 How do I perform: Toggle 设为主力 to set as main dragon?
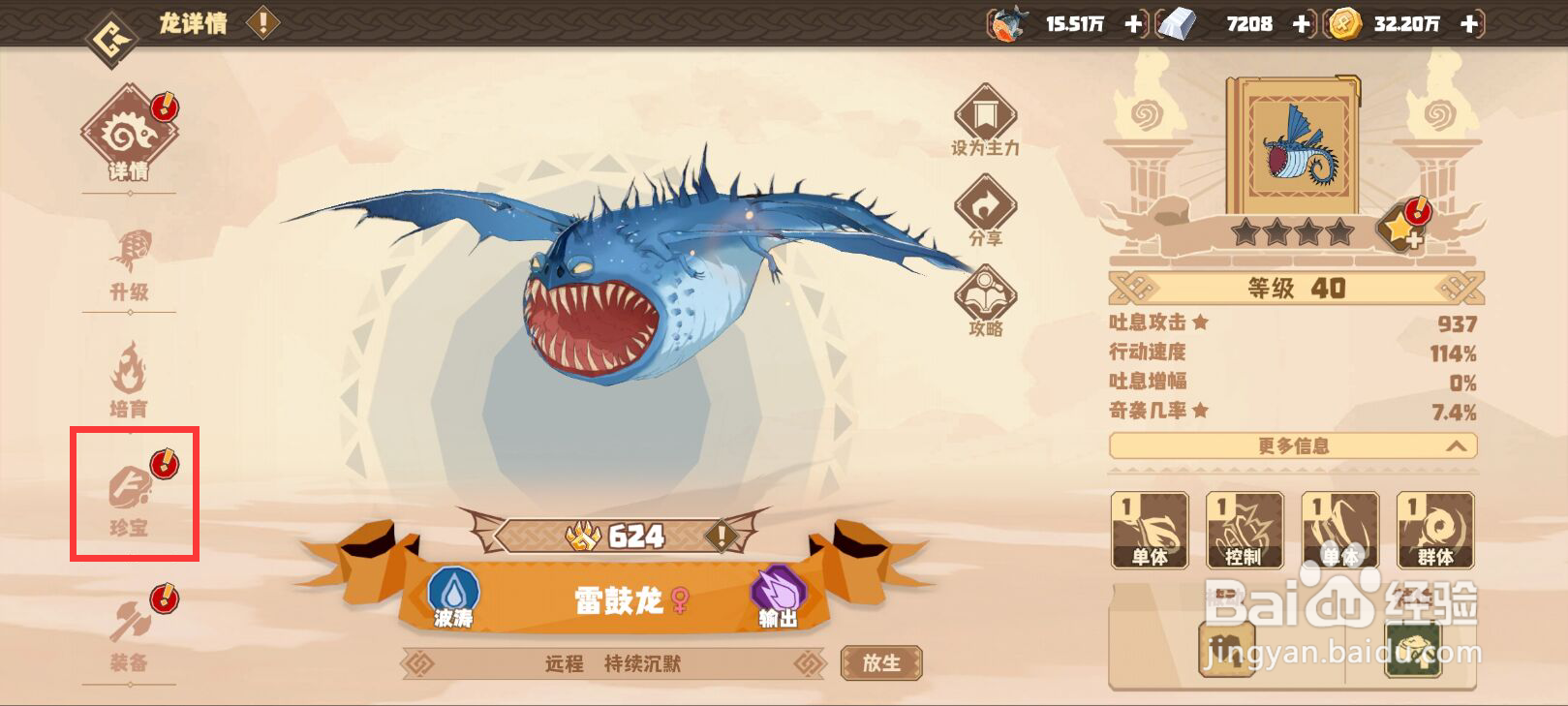(983, 116)
